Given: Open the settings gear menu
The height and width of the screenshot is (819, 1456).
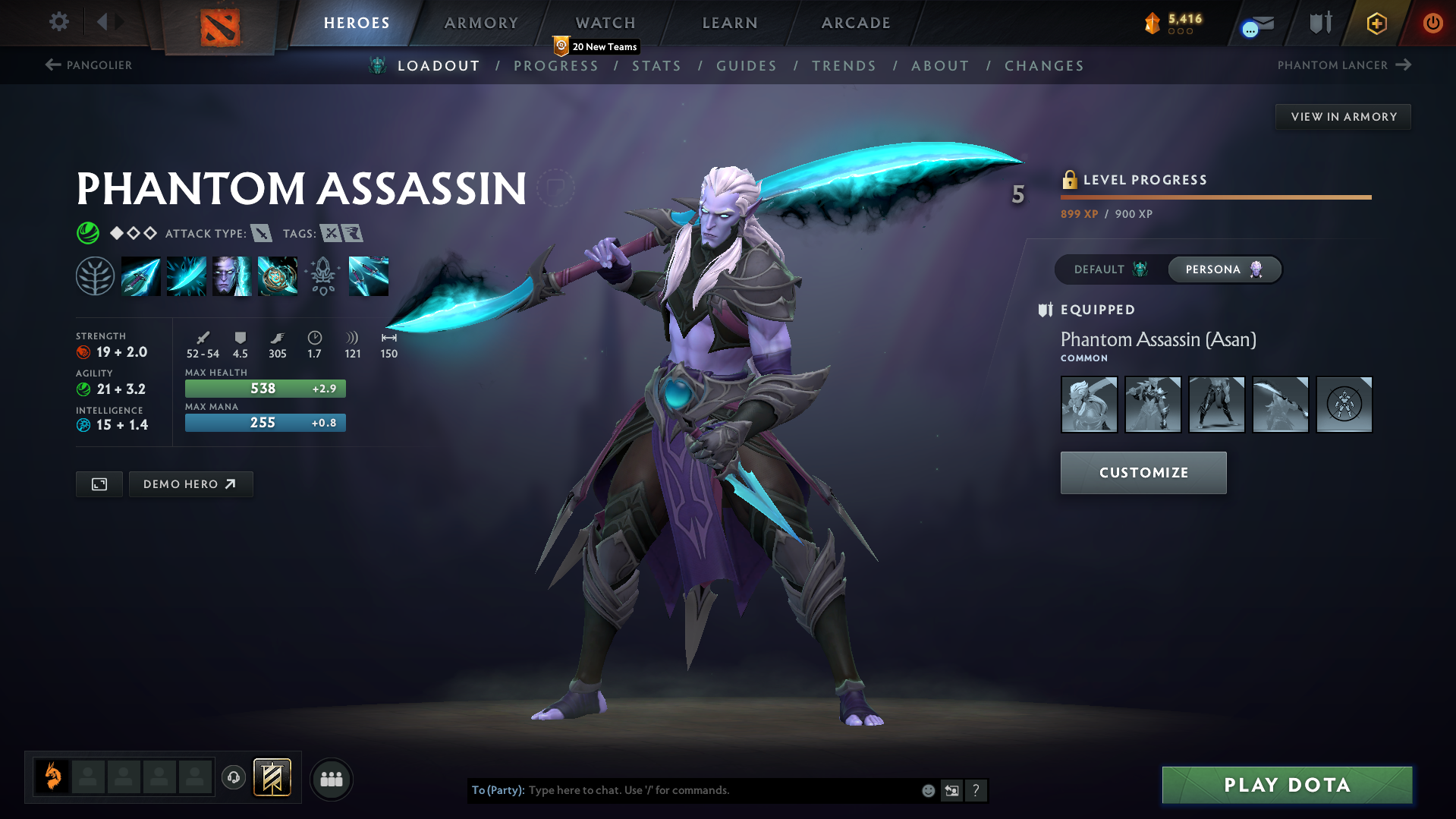Looking at the screenshot, I should [58, 22].
